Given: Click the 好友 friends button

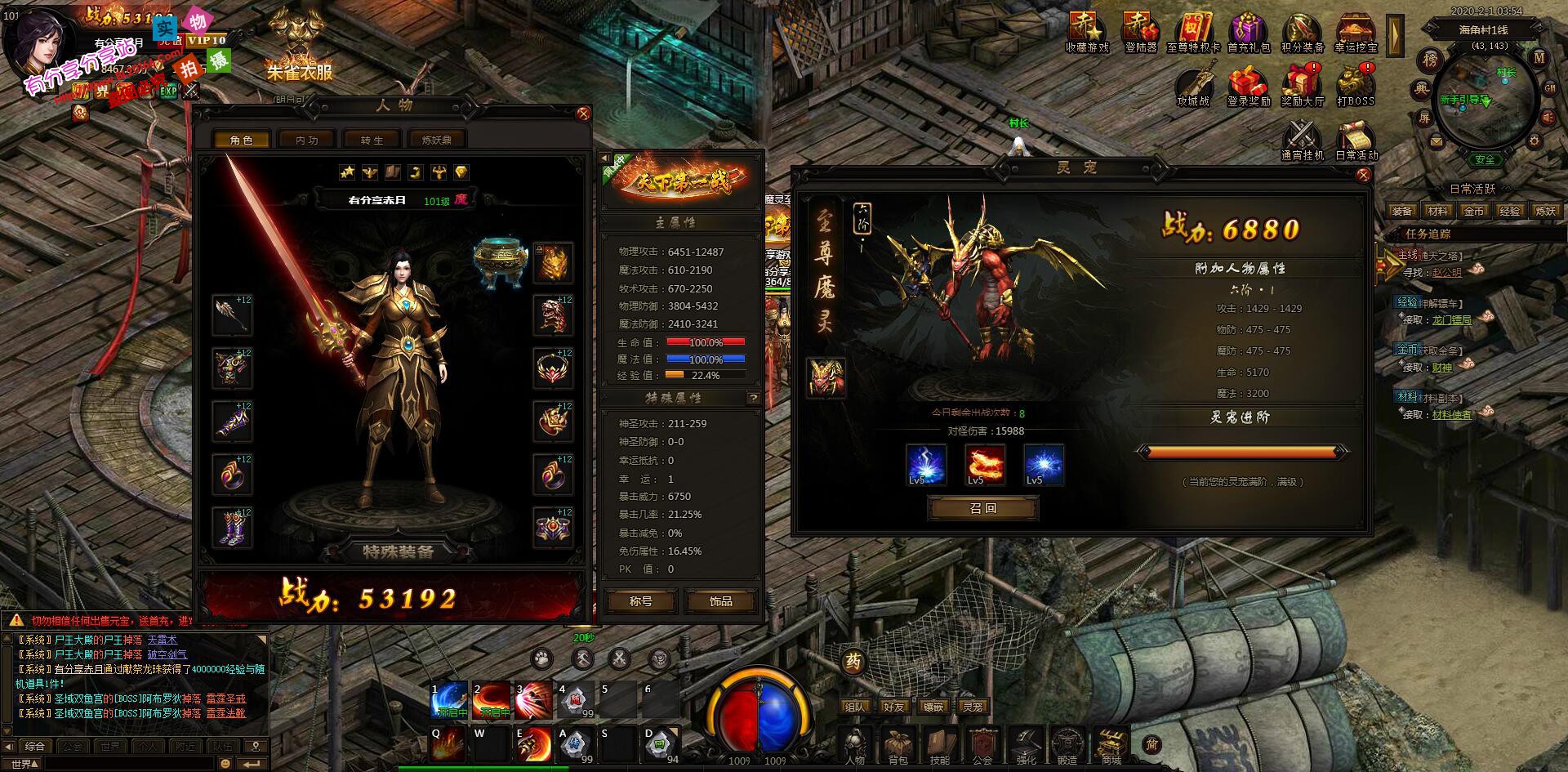Looking at the screenshot, I should coord(893,707).
